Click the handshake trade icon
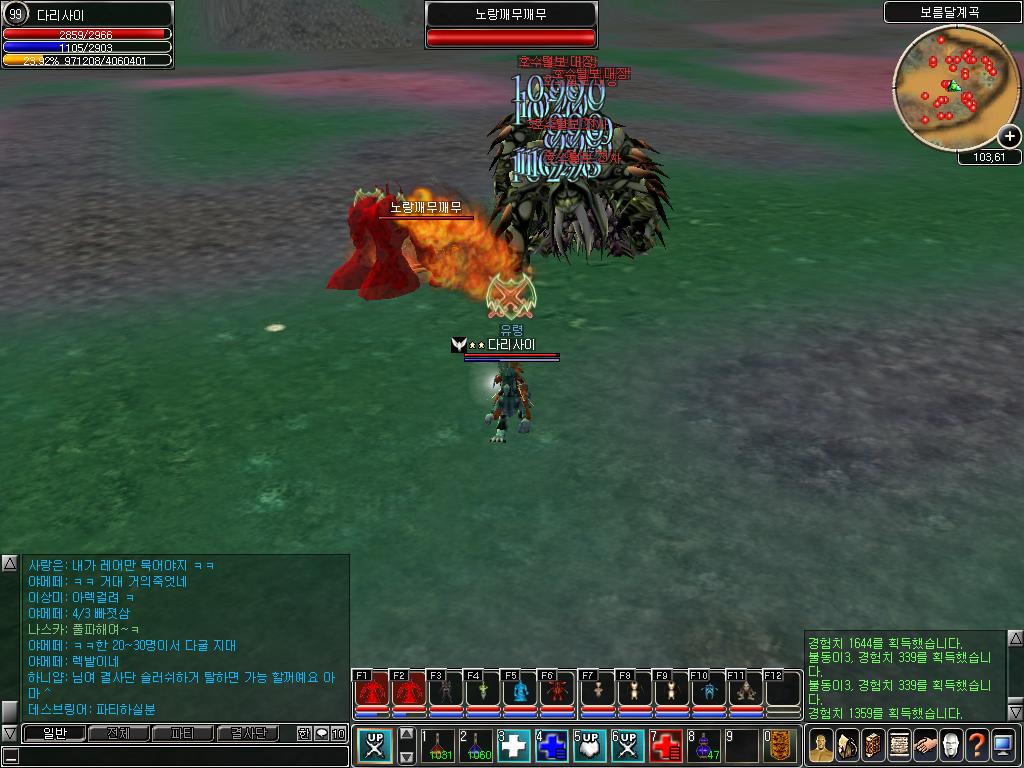Screen dimensions: 1024x768 [925, 745]
